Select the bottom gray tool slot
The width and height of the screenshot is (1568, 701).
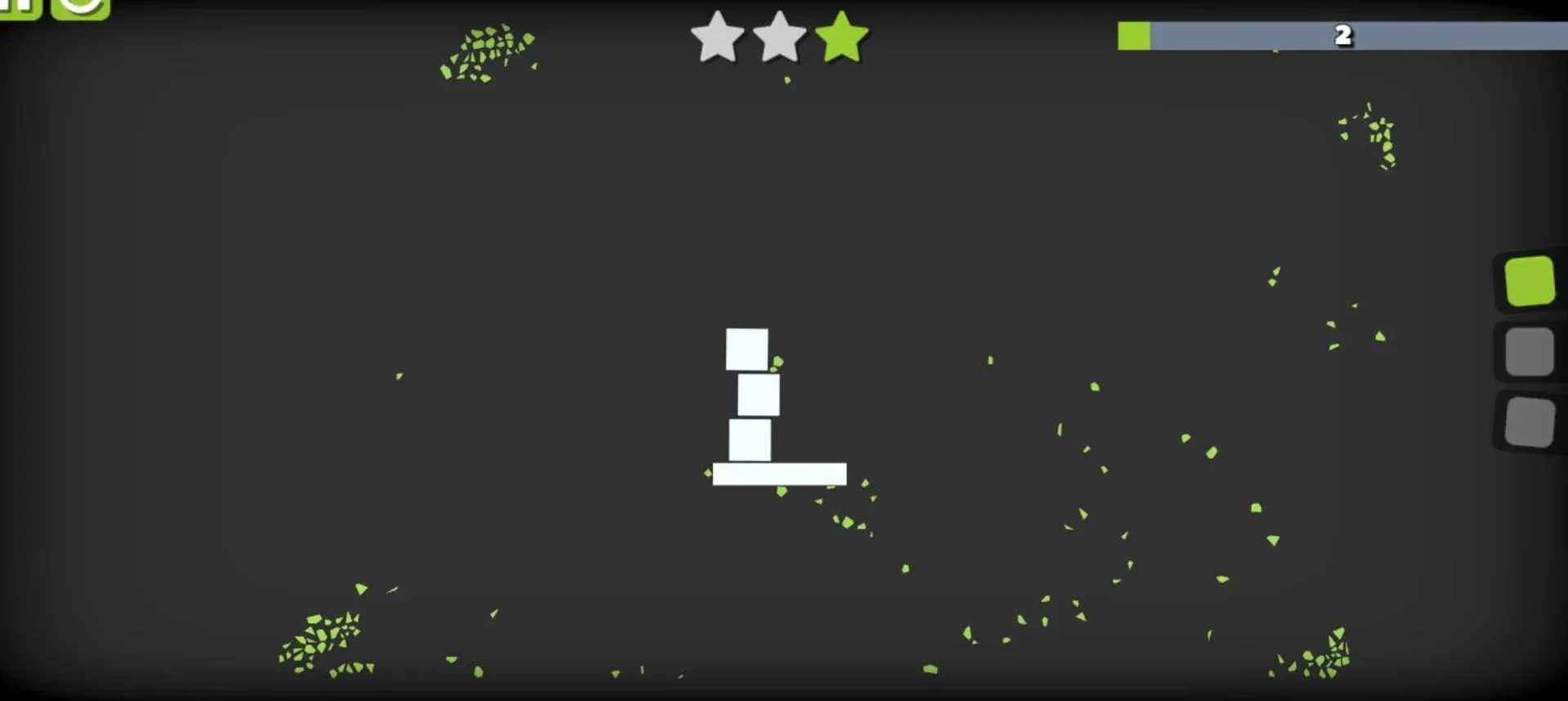click(x=1531, y=422)
